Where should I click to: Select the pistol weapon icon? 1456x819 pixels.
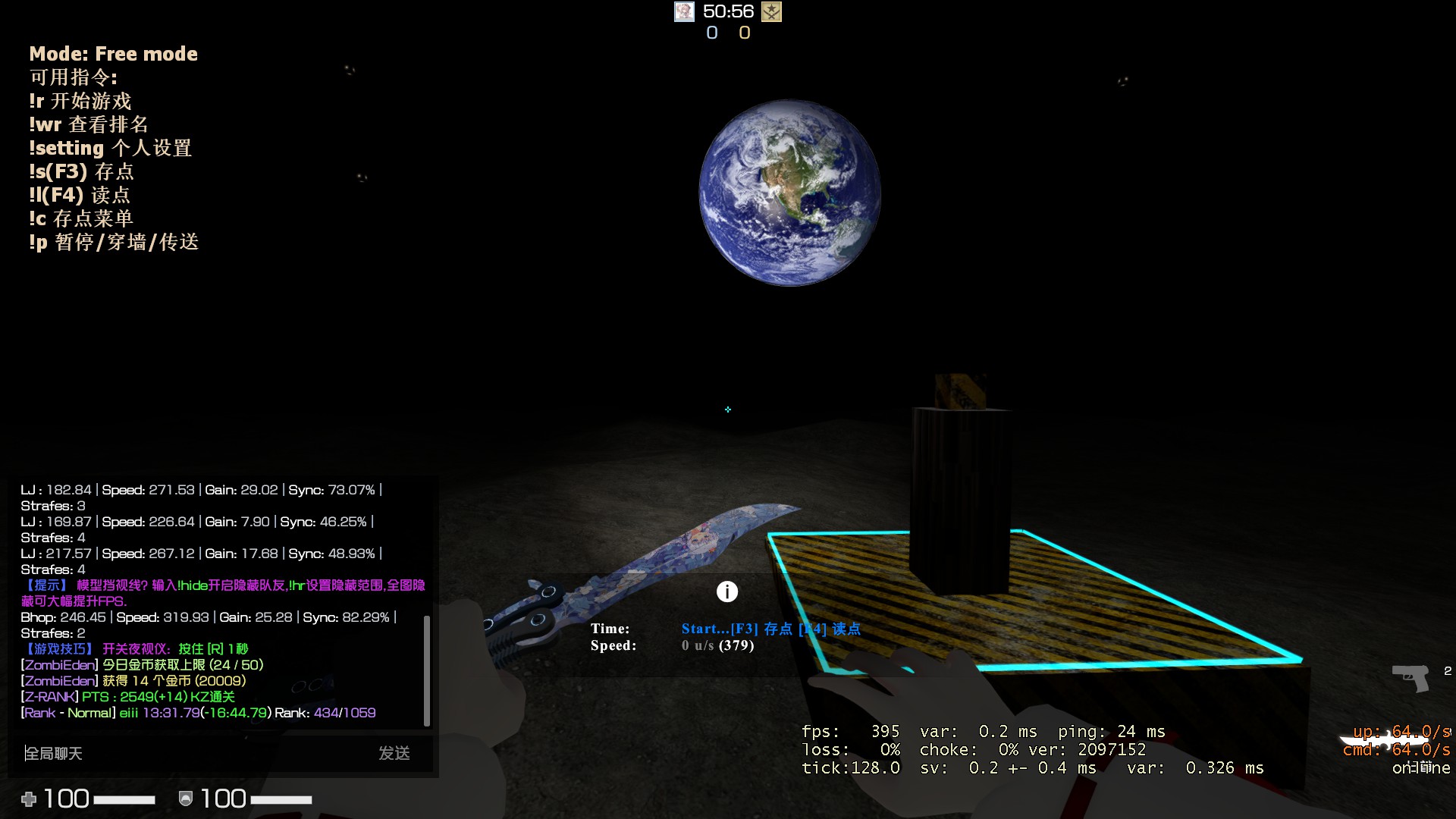click(1410, 676)
